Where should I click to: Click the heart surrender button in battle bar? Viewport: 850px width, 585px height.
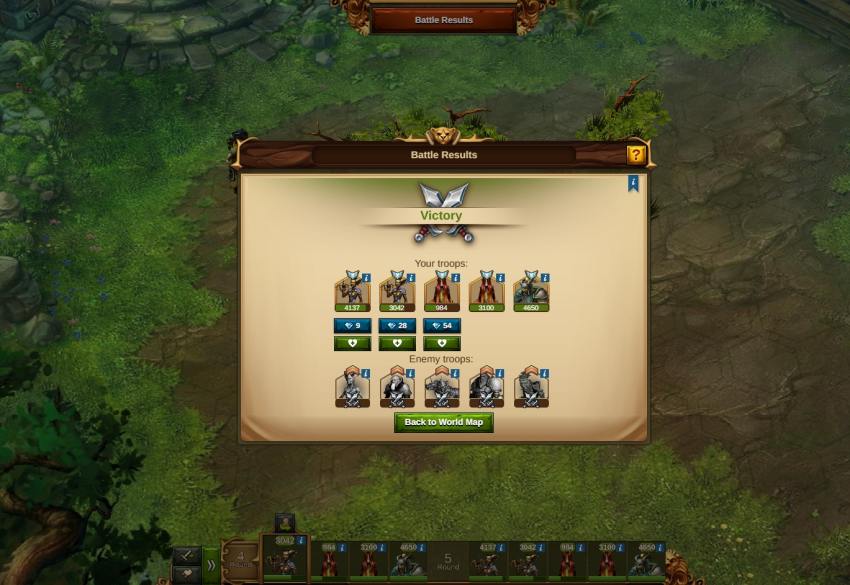pos(186,575)
